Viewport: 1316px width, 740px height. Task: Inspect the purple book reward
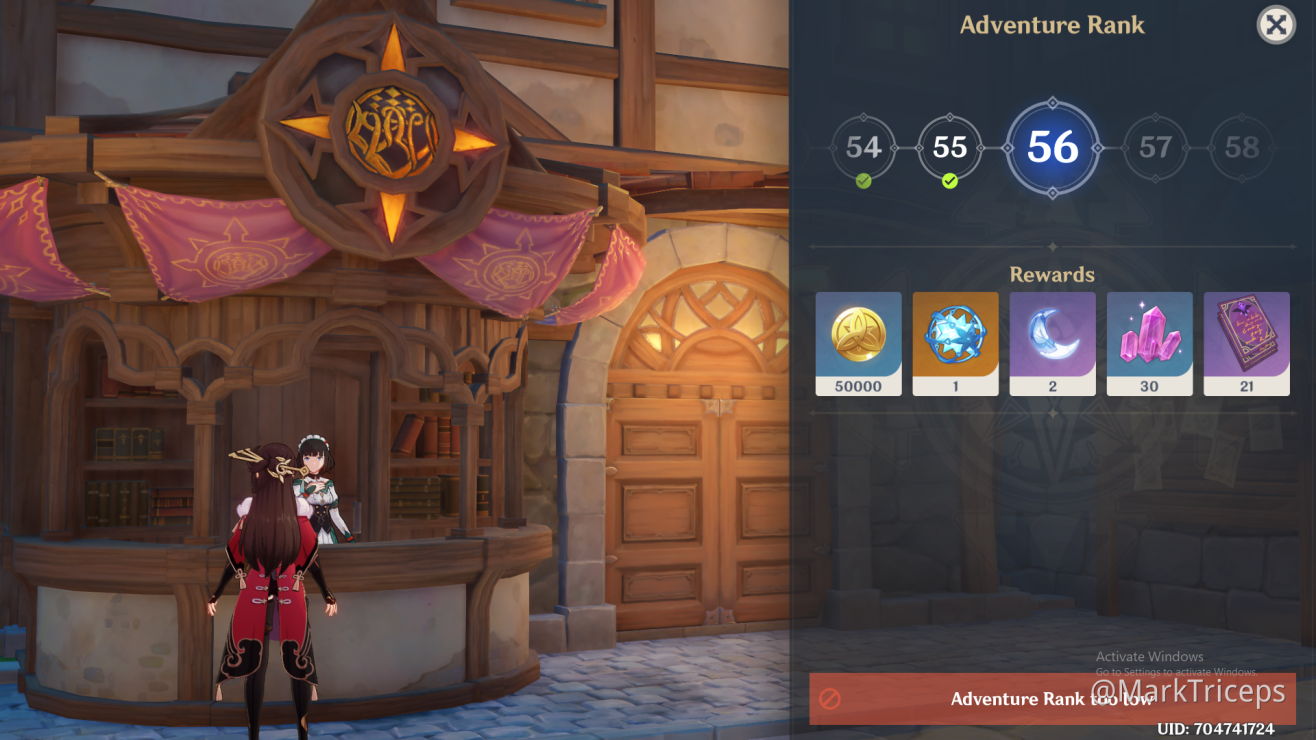point(1246,343)
